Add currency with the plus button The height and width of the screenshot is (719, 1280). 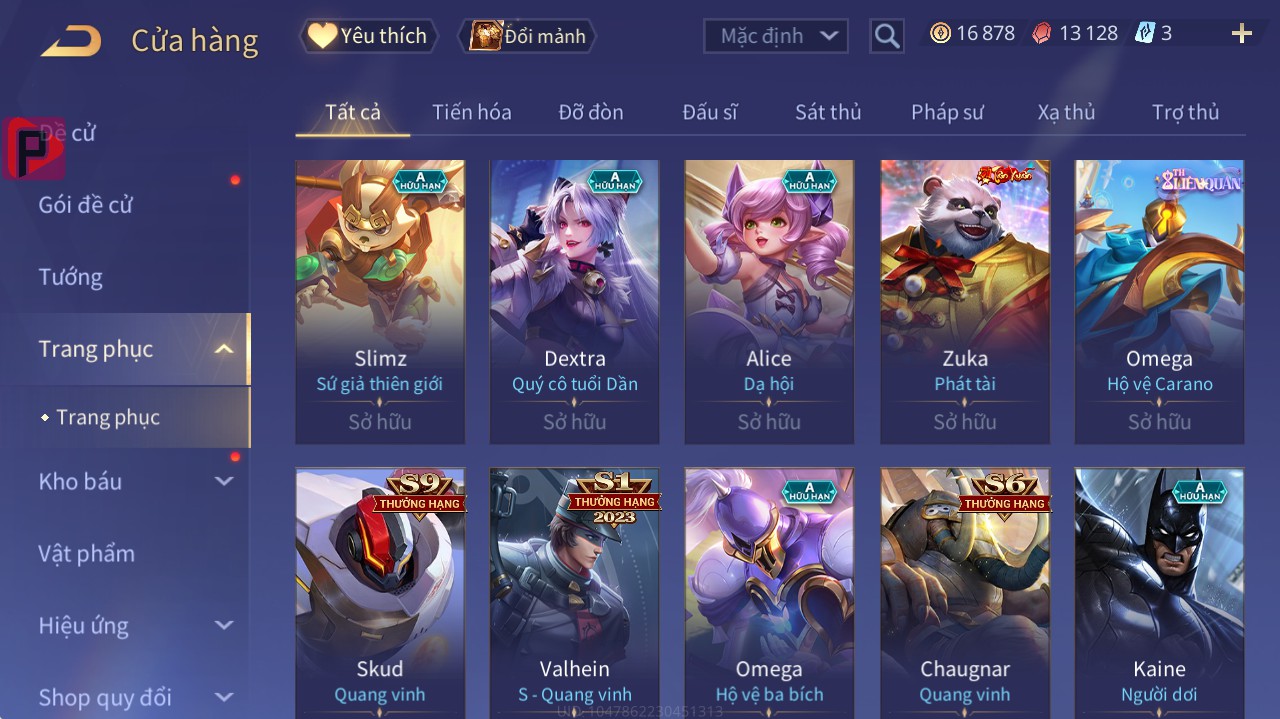click(1242, 34)
